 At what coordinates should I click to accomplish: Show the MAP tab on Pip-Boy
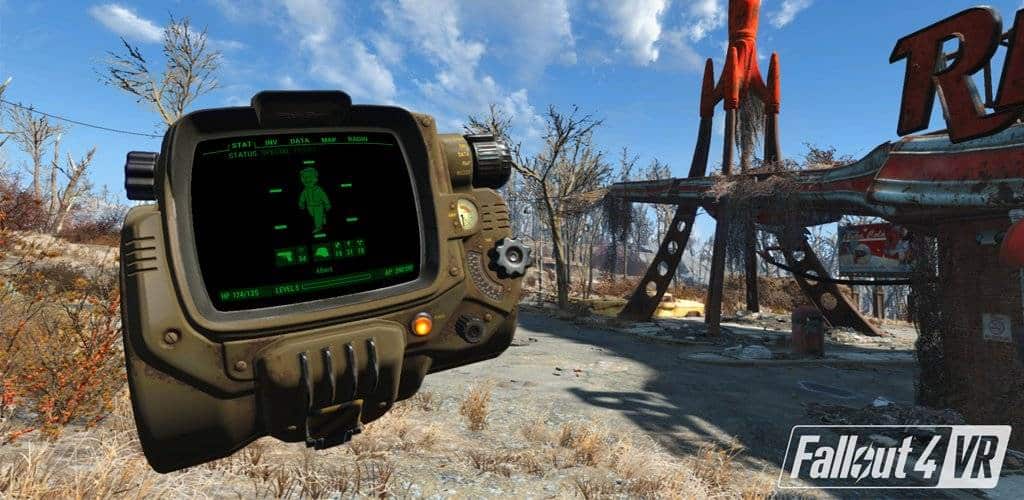click(327, 141)
